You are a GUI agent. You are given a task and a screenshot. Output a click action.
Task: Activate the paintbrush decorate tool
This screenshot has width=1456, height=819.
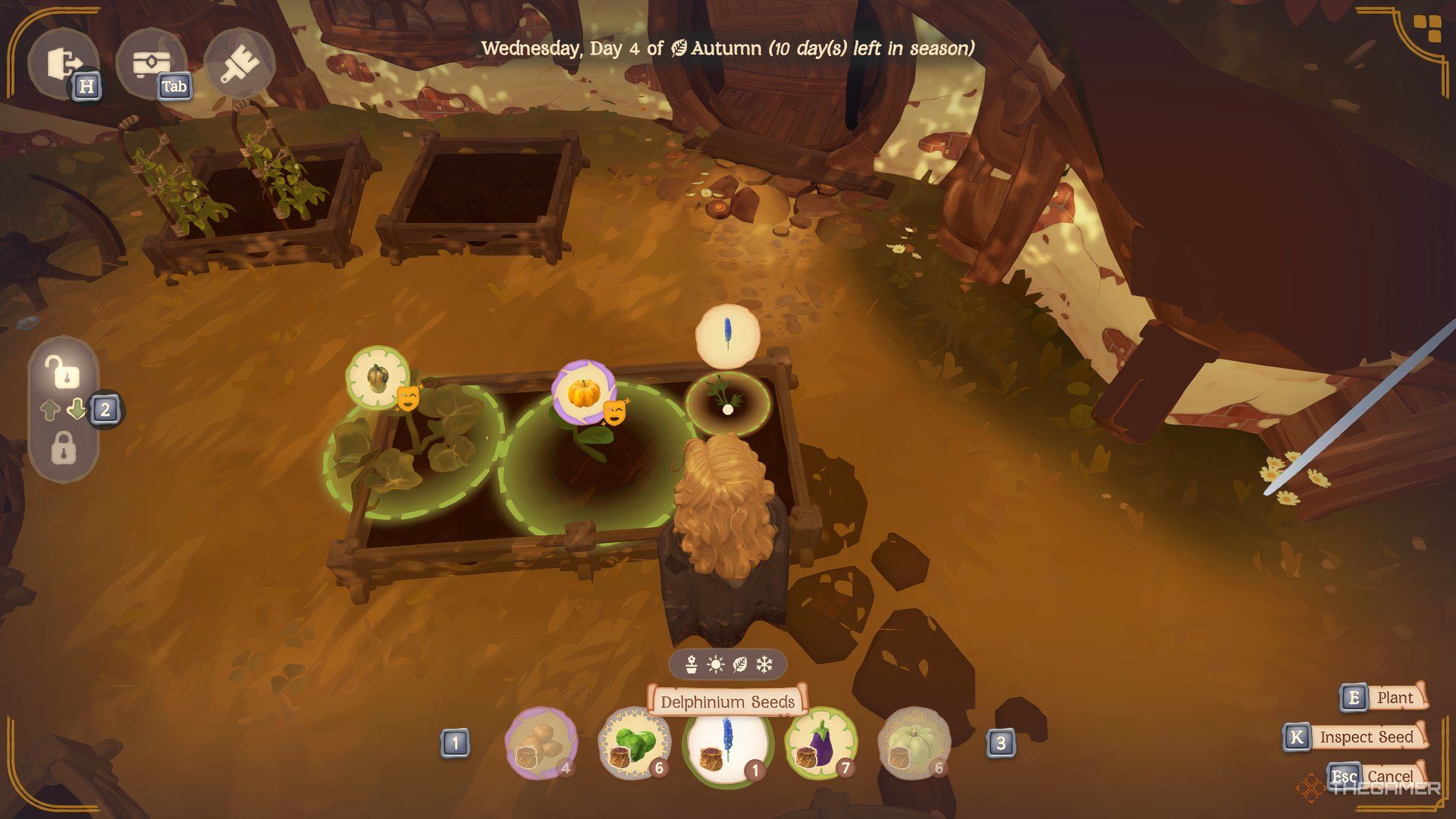tap(238, 64)
